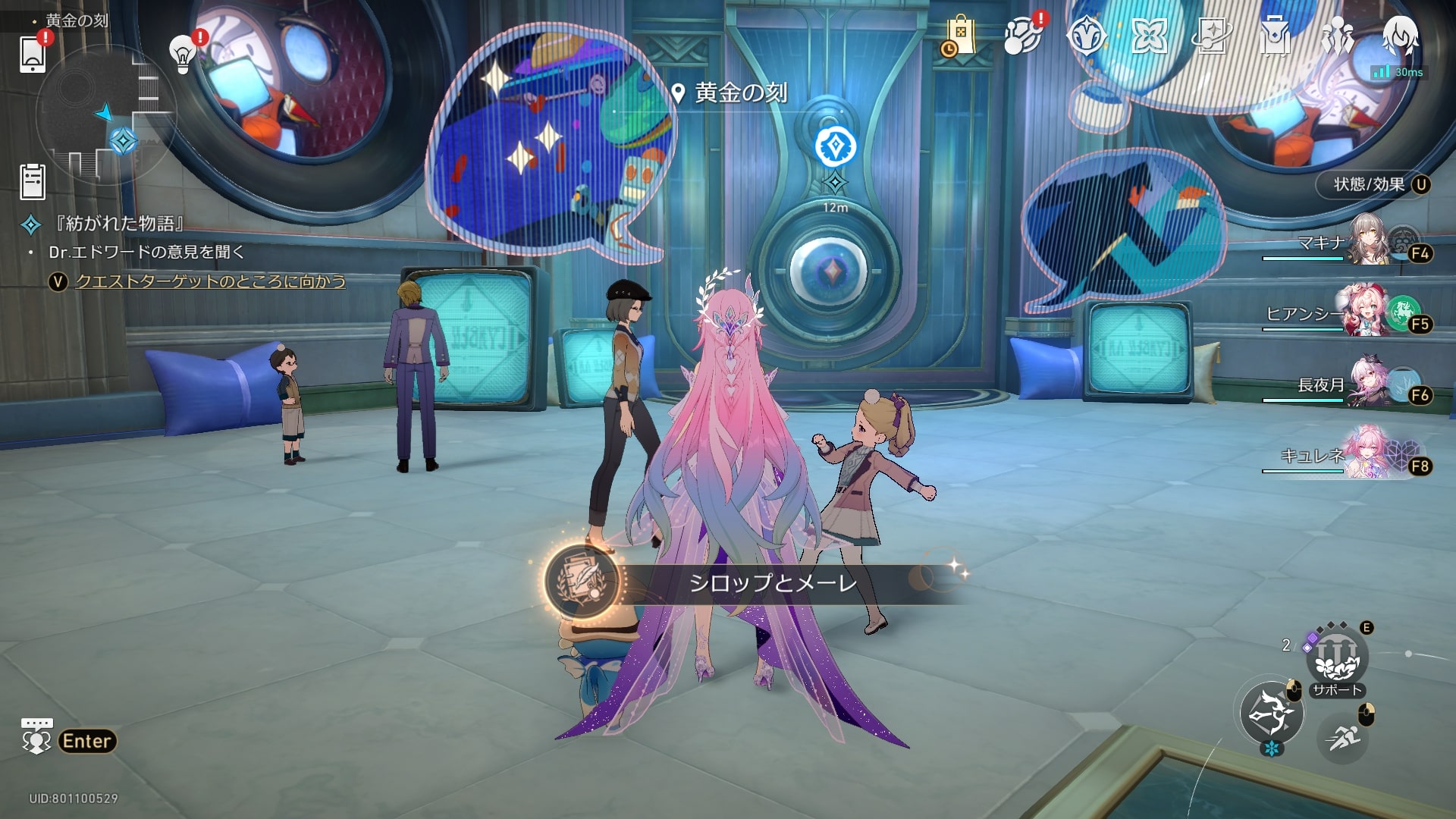
Task: Open the mission clipboard log
Action: coord(32,181)
